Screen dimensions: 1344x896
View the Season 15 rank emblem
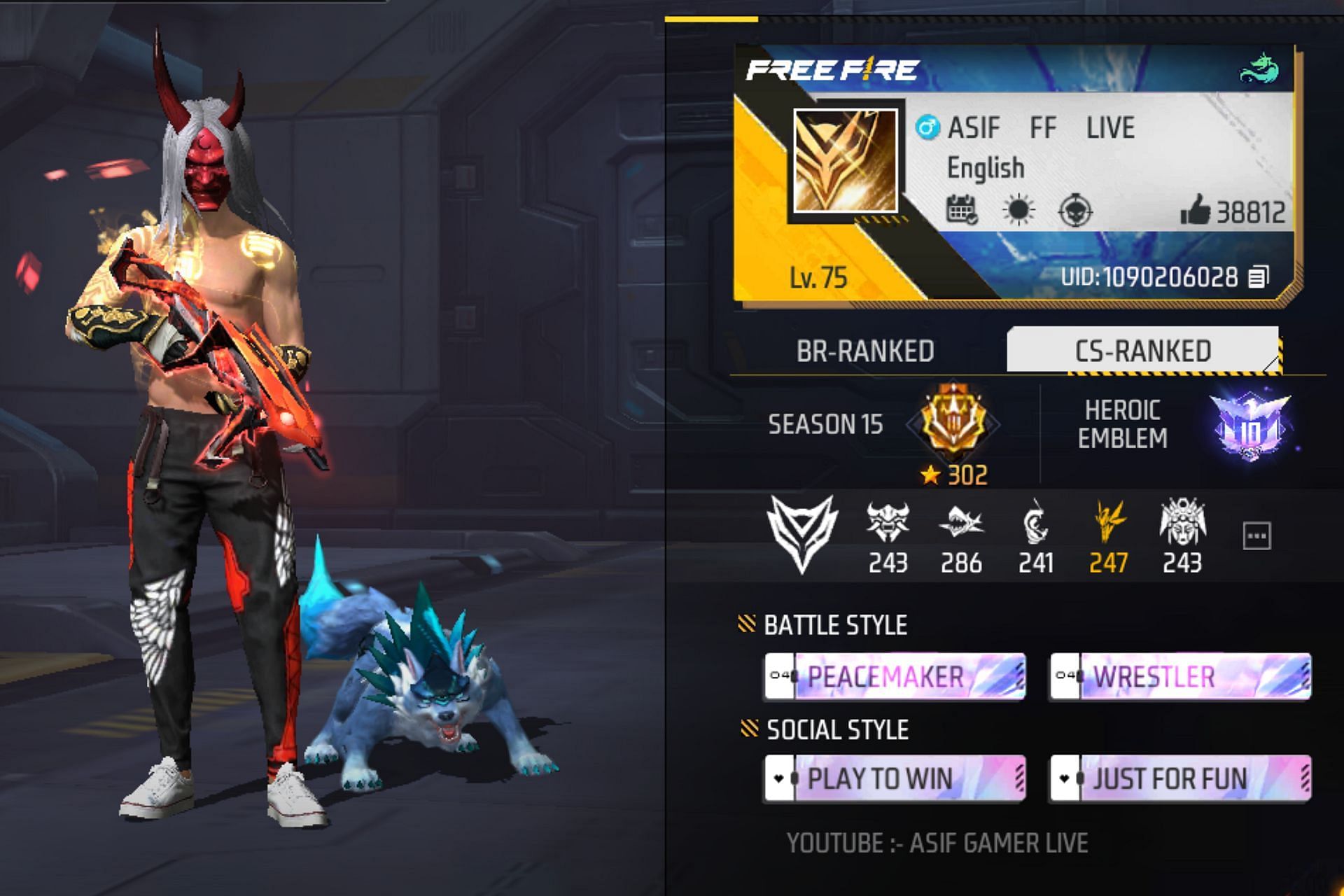(953, 422)
